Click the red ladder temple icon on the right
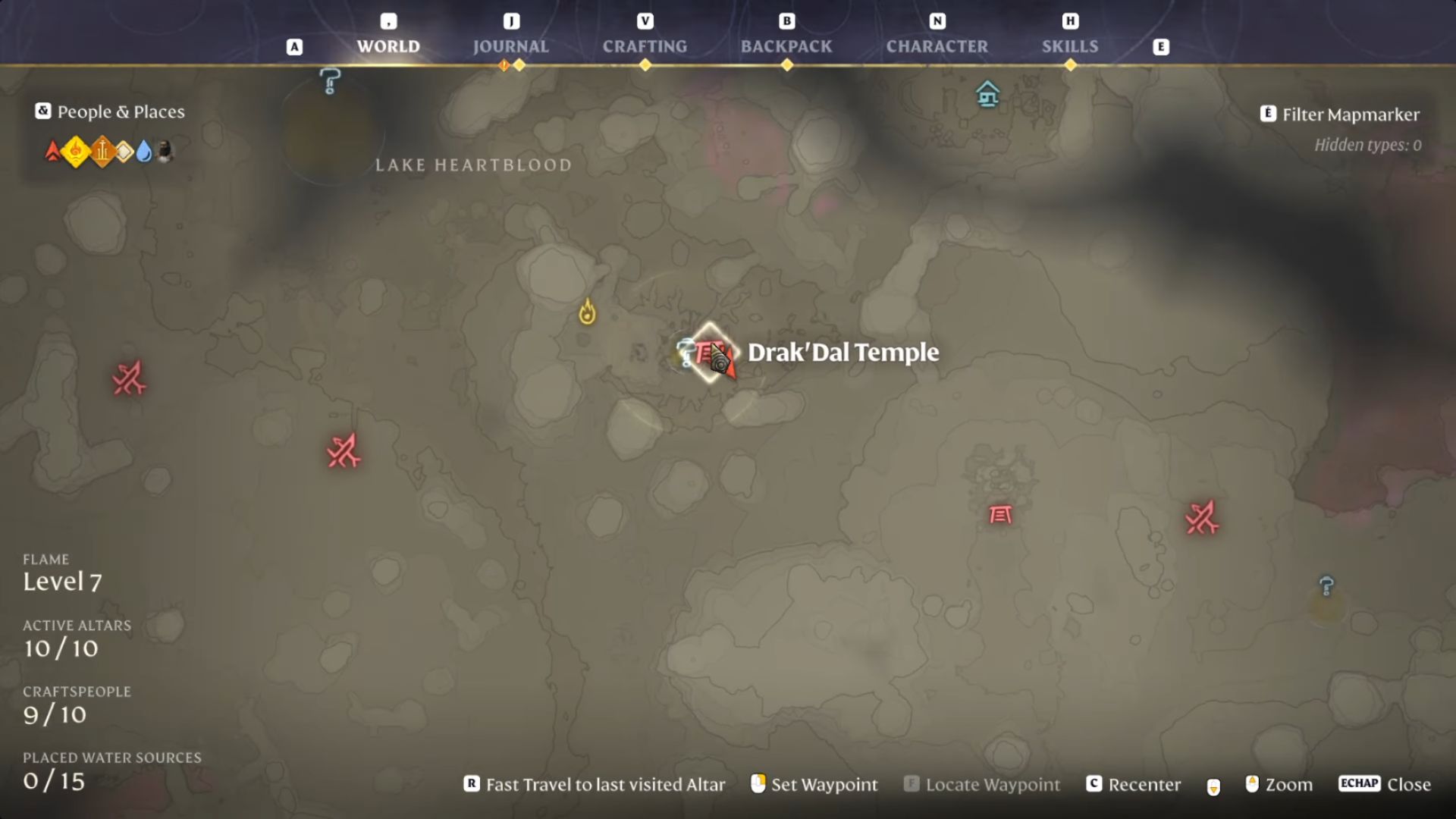Screen dimensions: 1456x819 click(1002, 516)
